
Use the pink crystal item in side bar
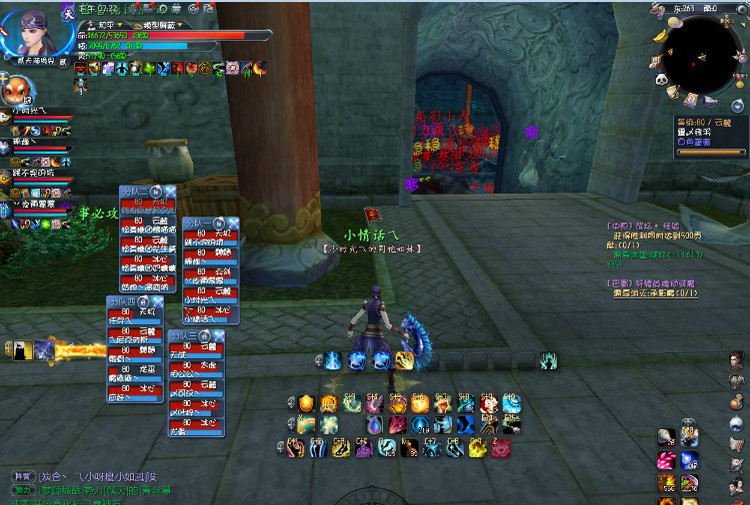pos(665,460)
